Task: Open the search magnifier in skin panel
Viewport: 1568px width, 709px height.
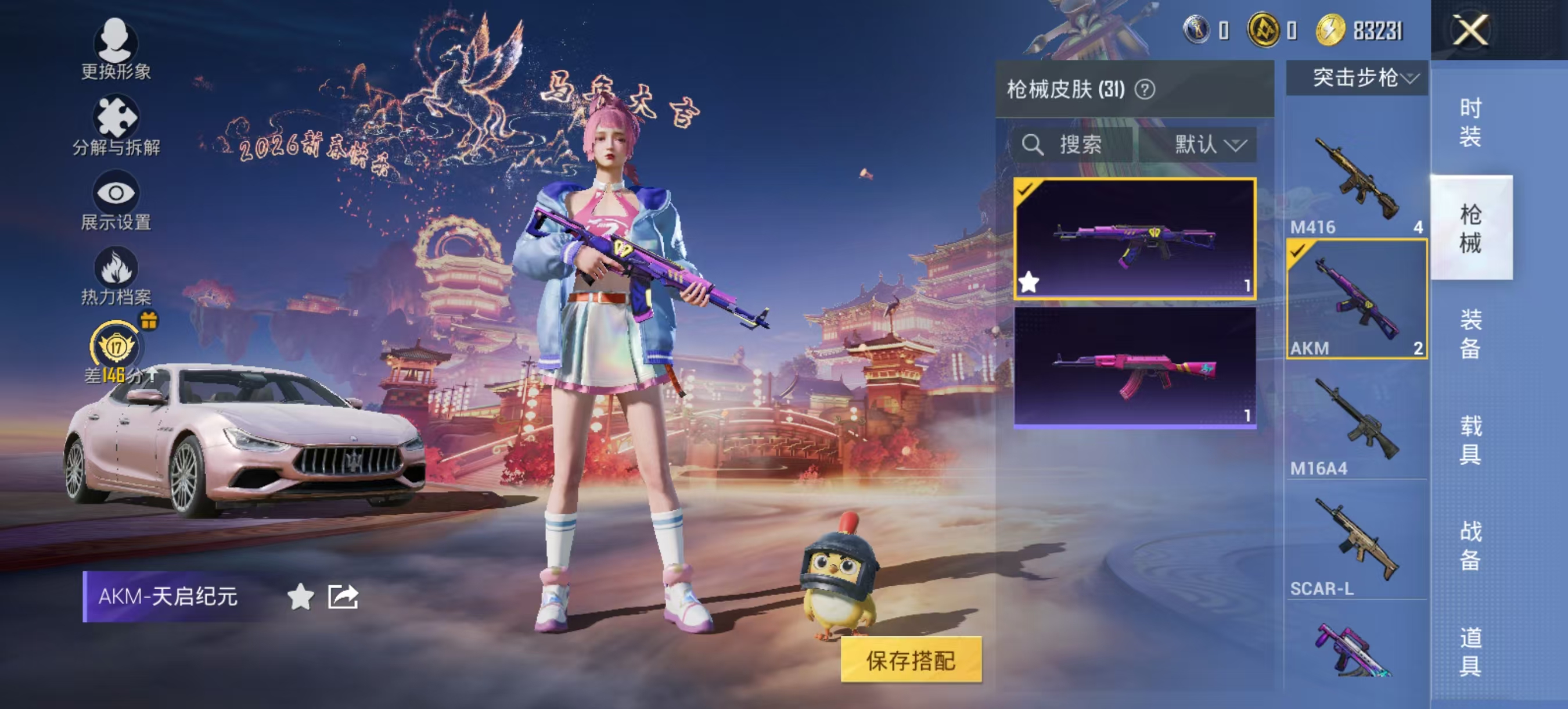Action: [x=1034, y=144]
